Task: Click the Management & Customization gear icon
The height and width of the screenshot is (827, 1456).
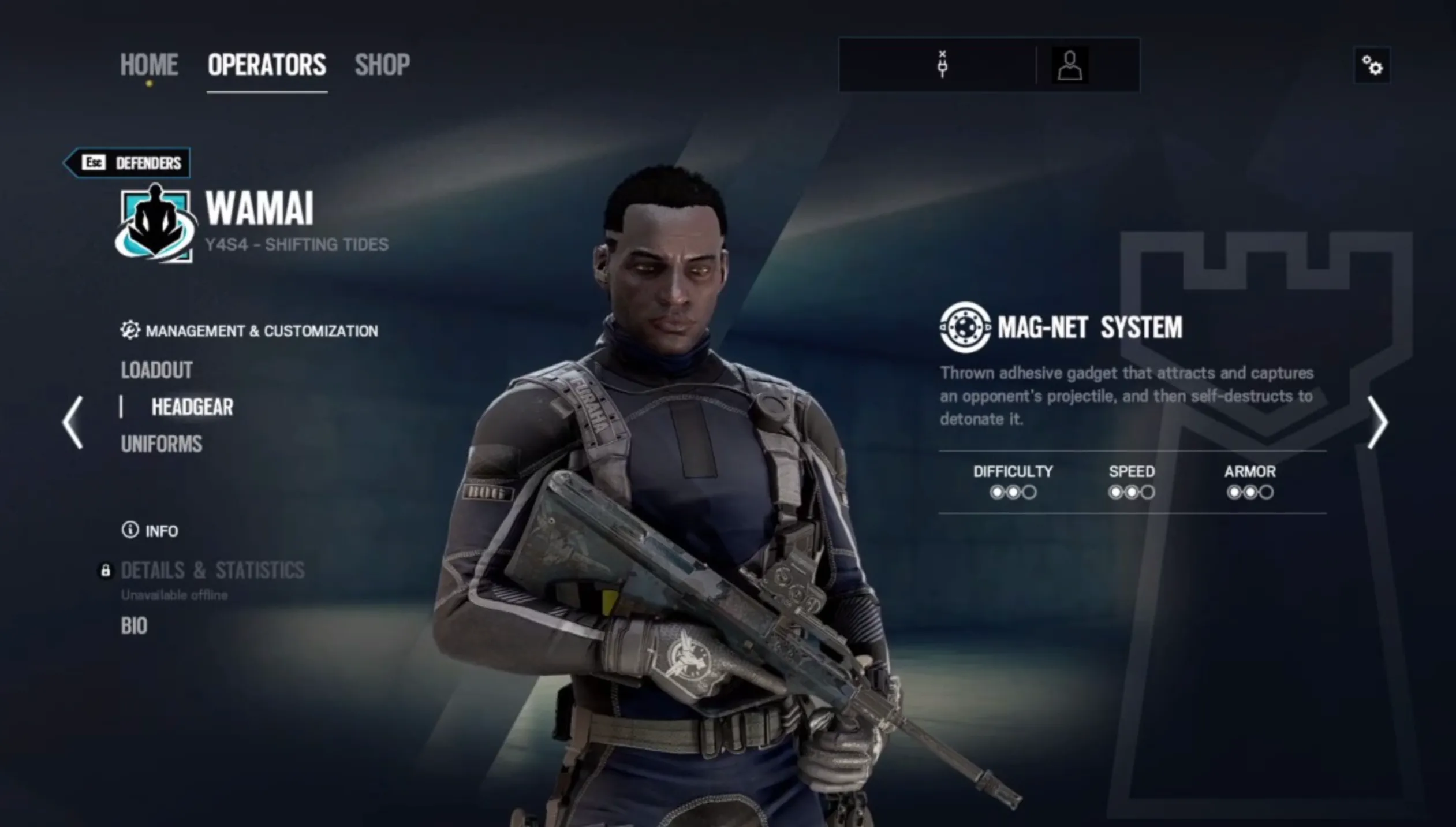Action: coord(130,330)
